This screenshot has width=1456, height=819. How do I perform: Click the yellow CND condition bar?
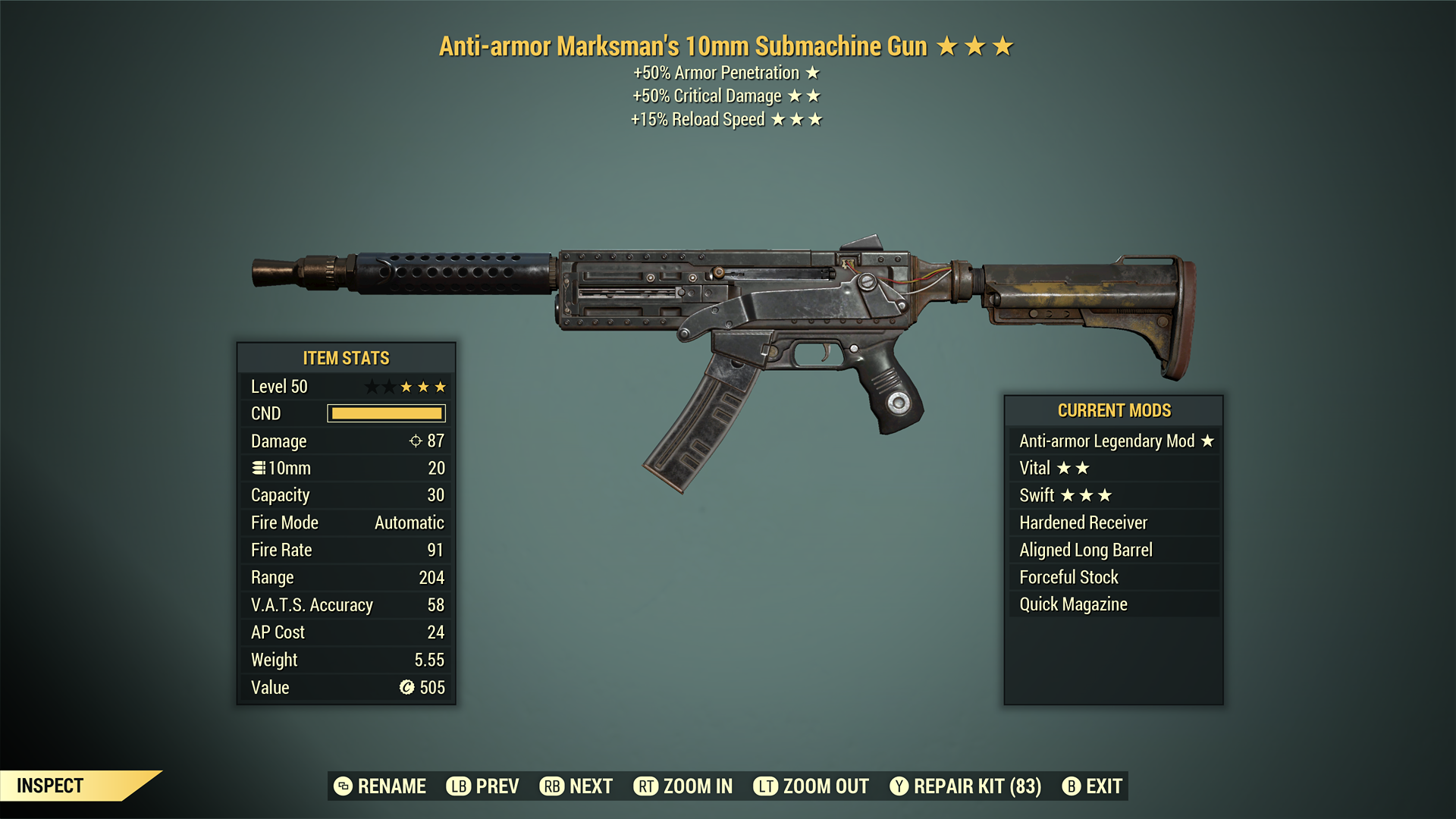385,413
